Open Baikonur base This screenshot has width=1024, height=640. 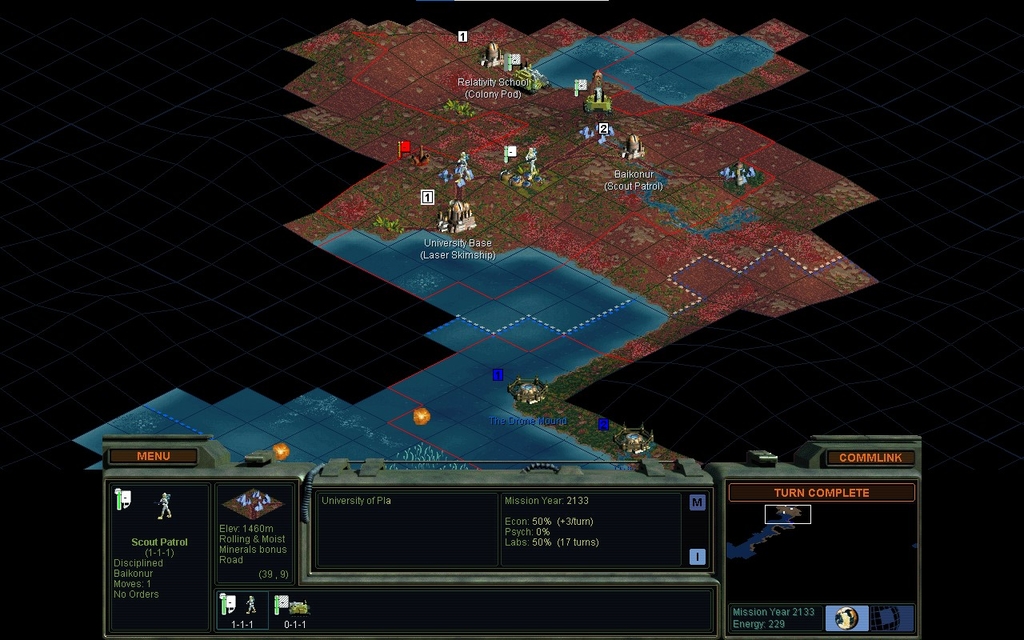[x=633, y=148]
